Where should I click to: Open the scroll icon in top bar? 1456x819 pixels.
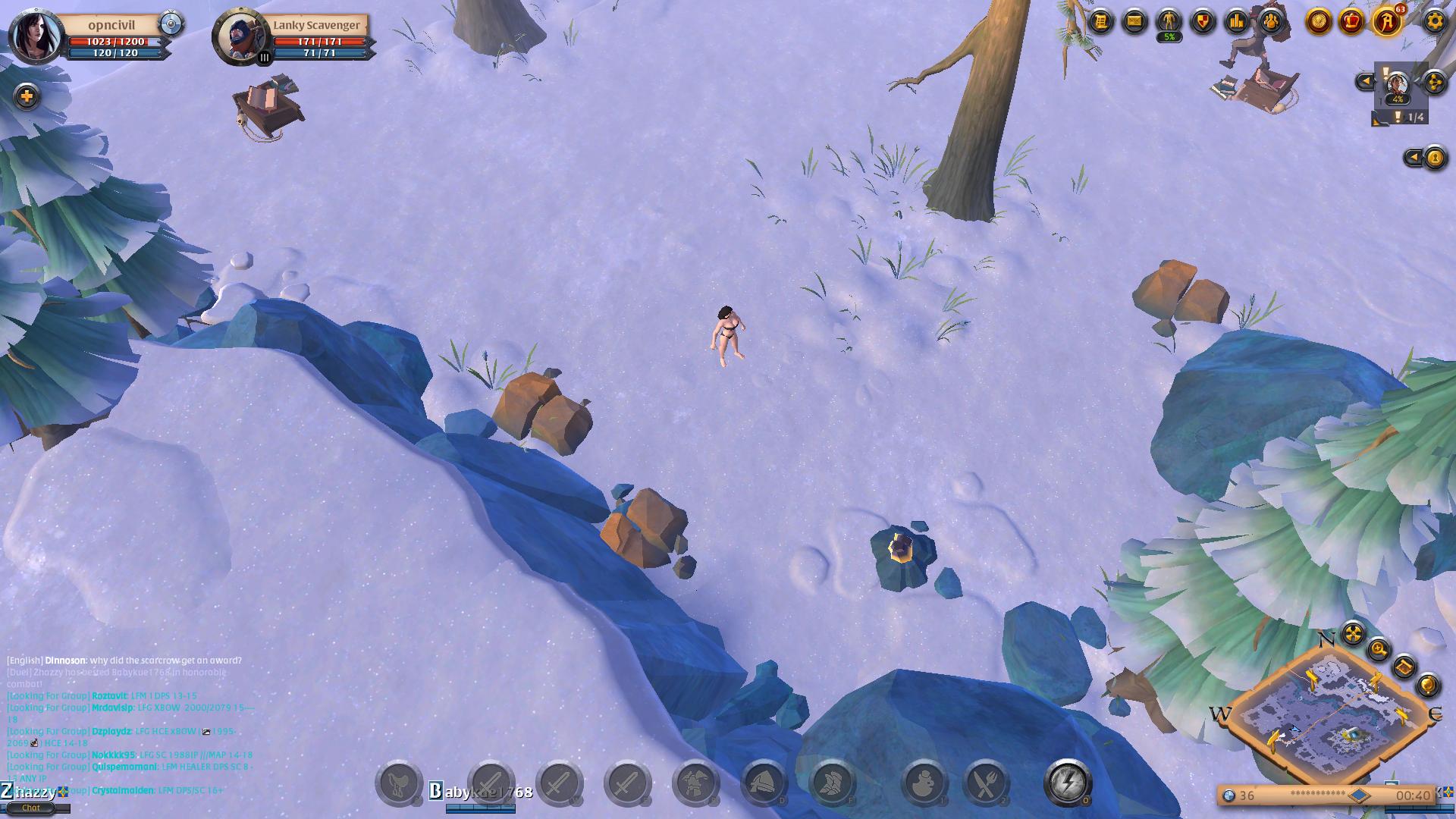[x=1100, y=22]
